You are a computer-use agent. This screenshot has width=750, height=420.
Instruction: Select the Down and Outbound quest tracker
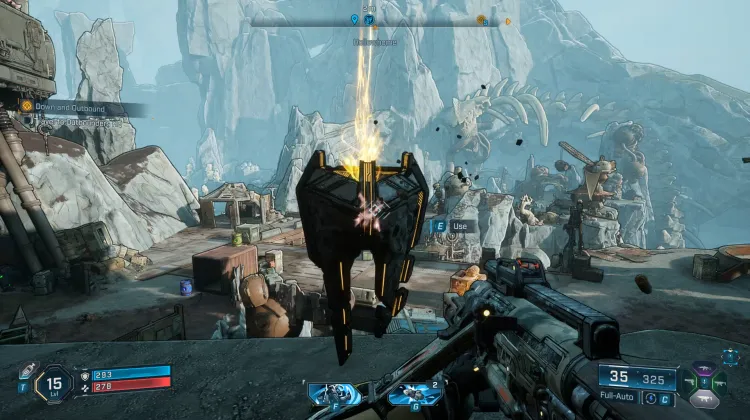click(67, 106)
